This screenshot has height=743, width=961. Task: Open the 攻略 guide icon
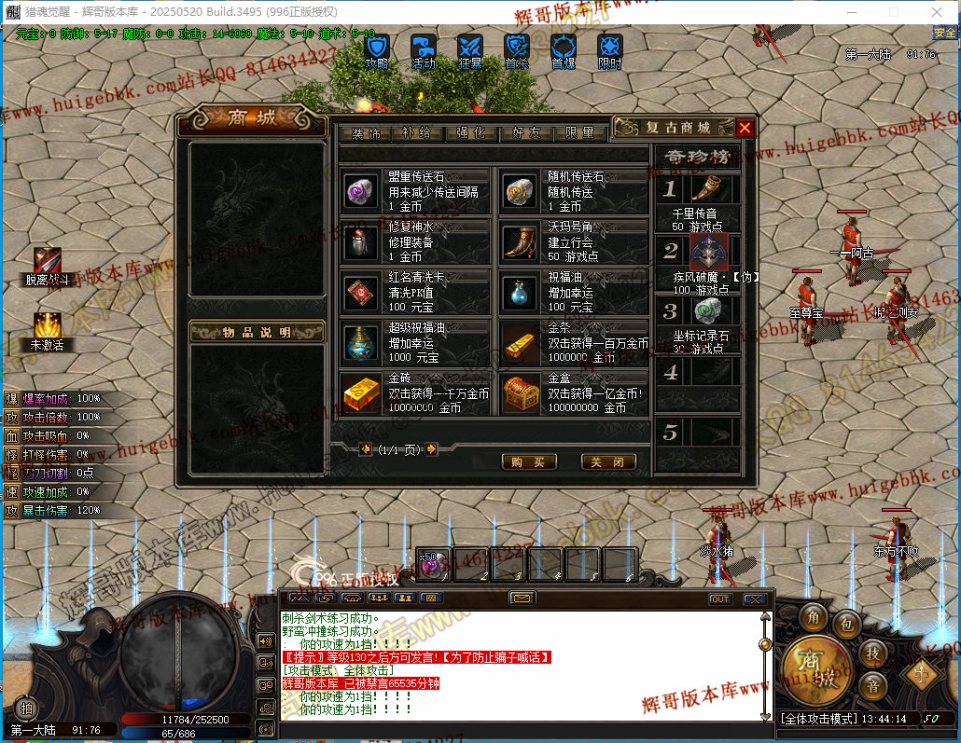click(x=377, y=49)
